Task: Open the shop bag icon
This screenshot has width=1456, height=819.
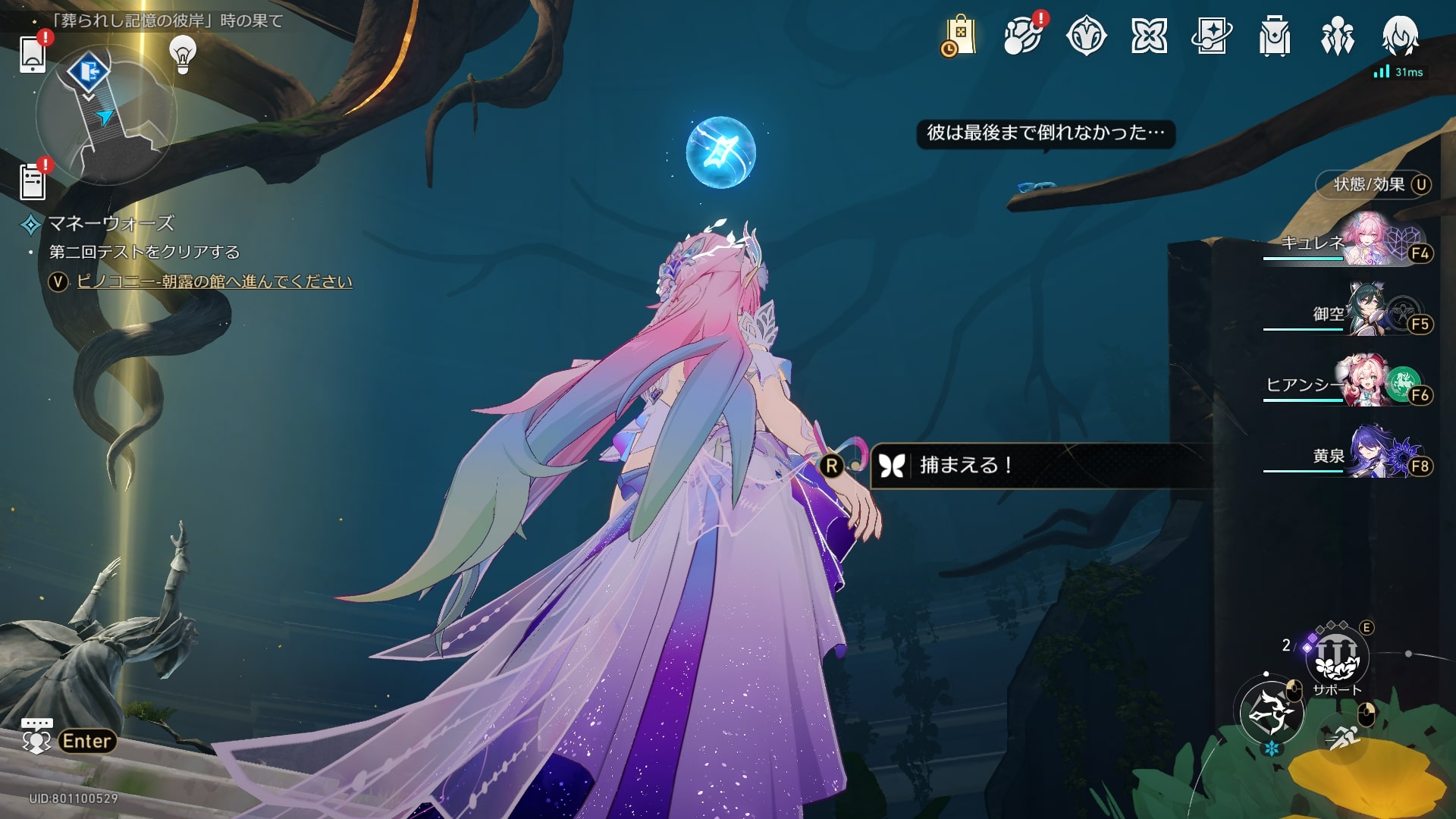Action: pos(959,36)
